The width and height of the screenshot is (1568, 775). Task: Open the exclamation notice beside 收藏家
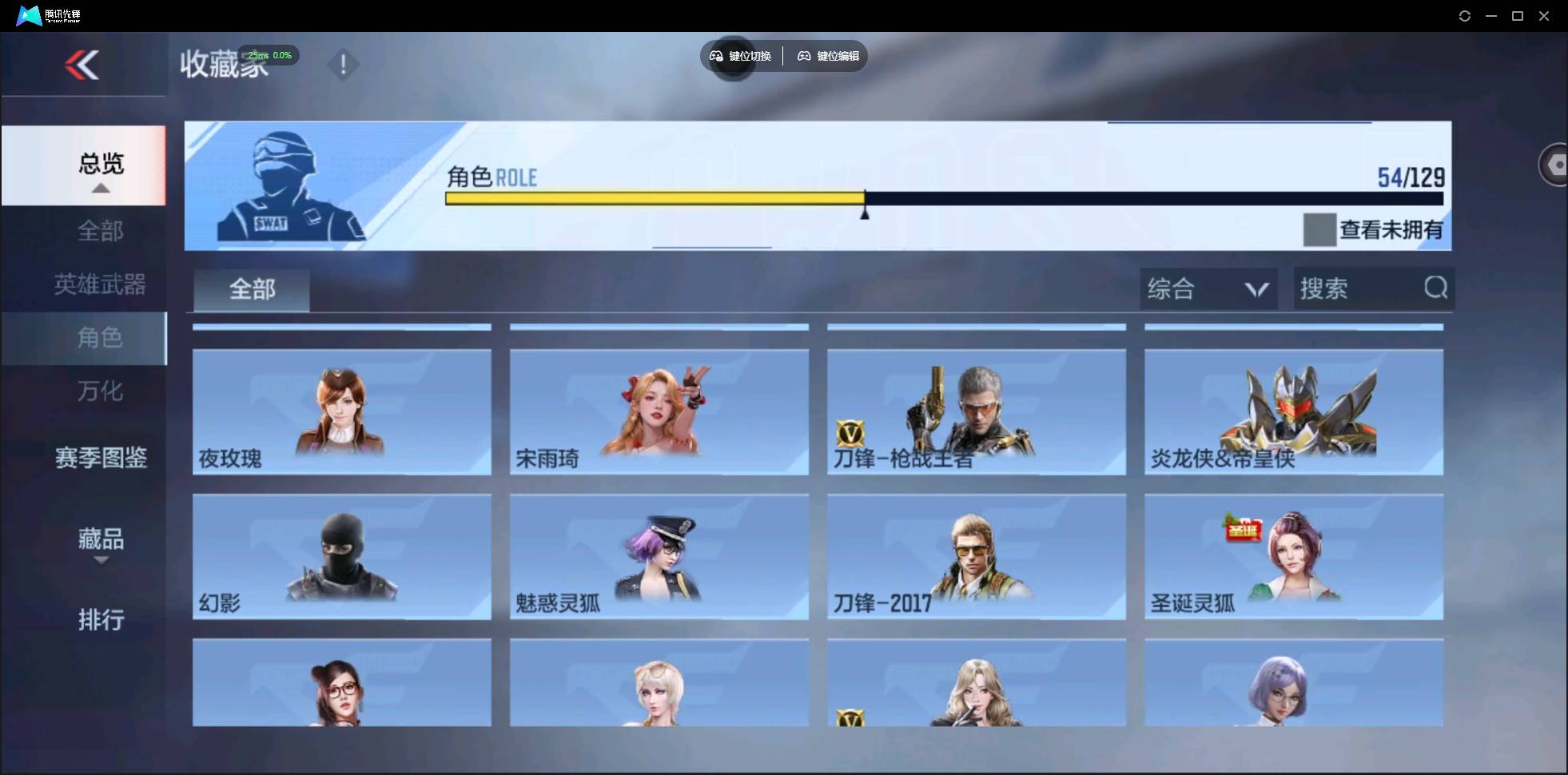point(344,64)
